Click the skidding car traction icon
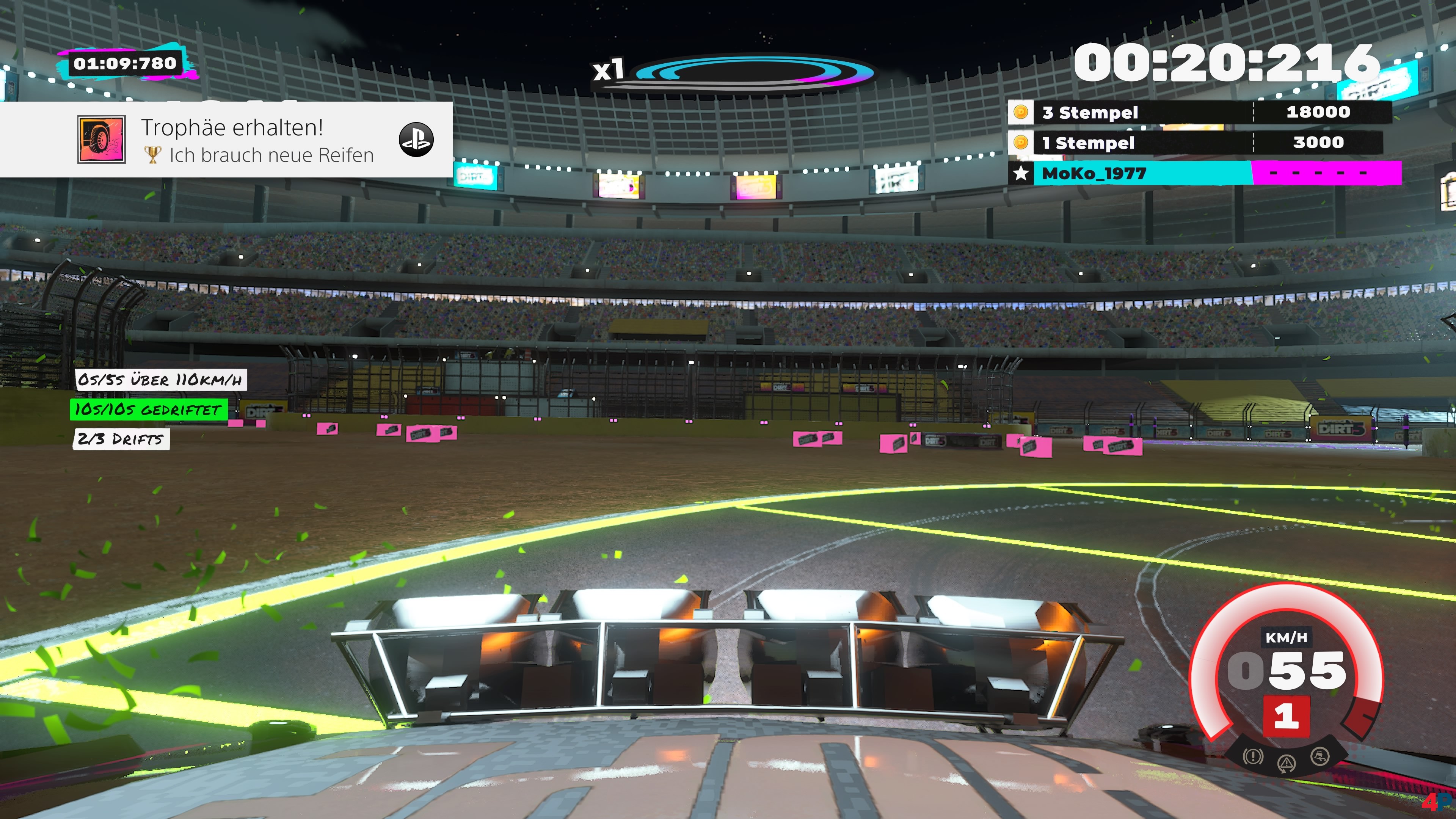 coord(1320,756)
